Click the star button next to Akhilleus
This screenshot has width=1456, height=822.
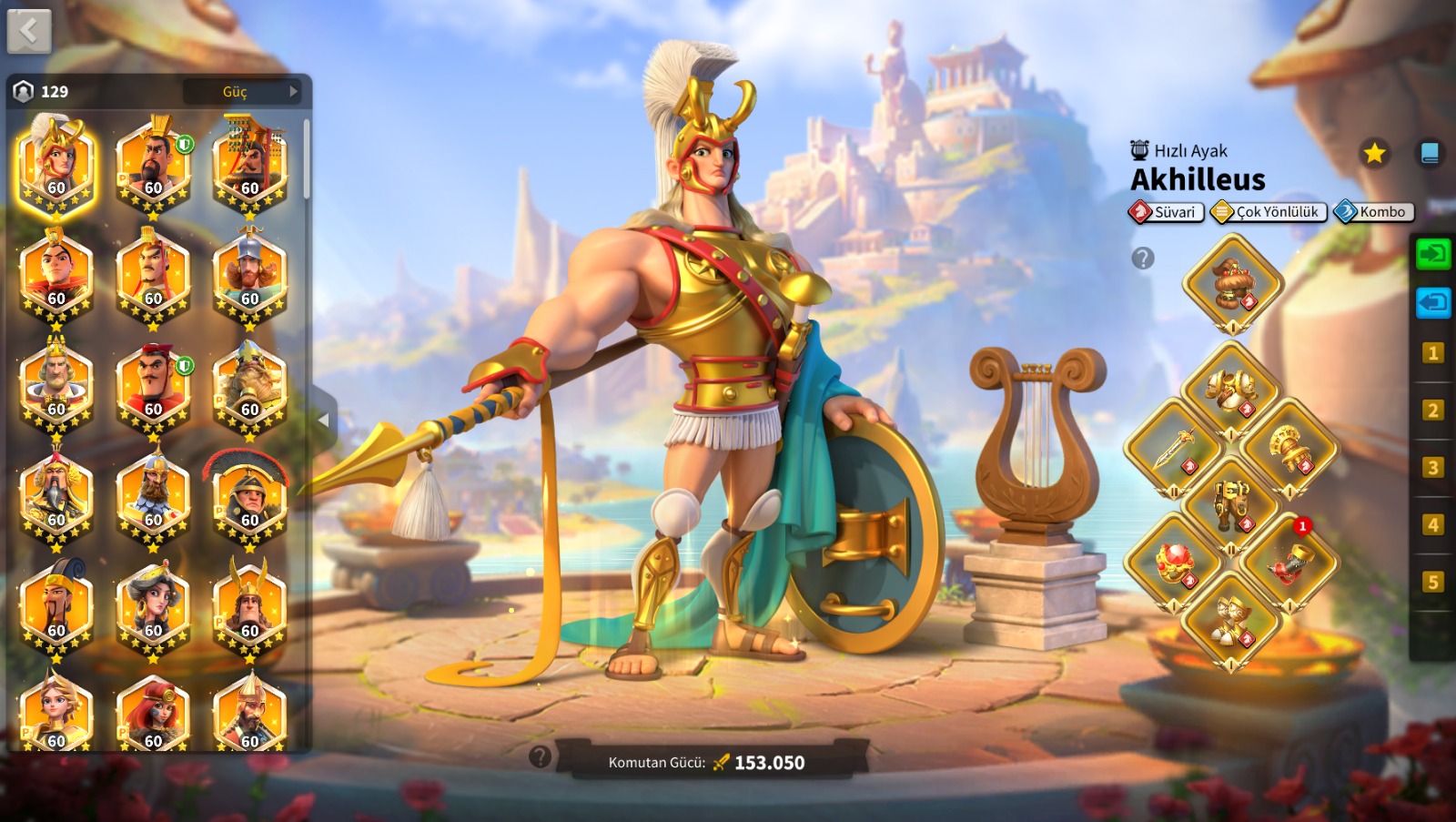click(x=1374, y=153)
